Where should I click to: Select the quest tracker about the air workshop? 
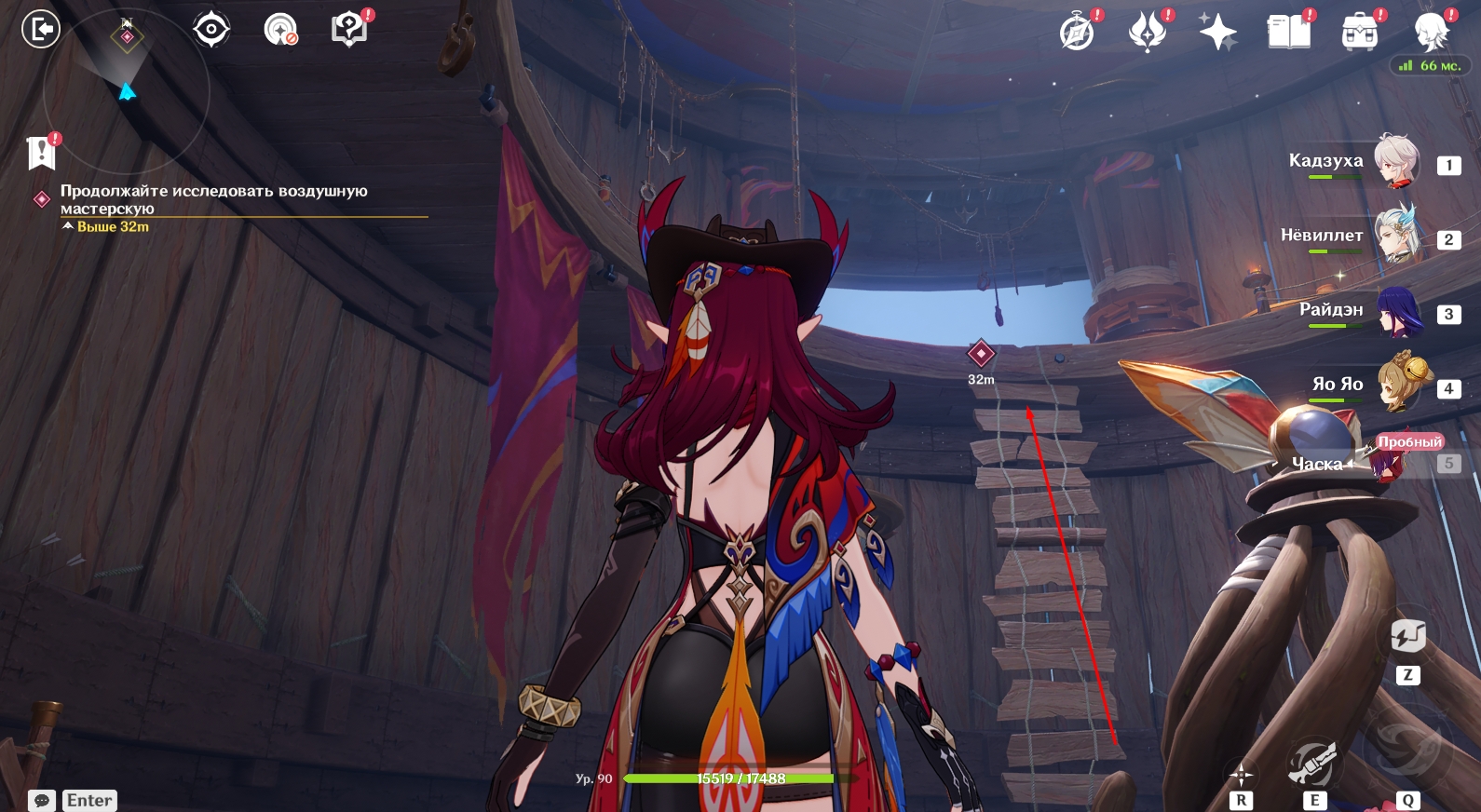point(213,199)
